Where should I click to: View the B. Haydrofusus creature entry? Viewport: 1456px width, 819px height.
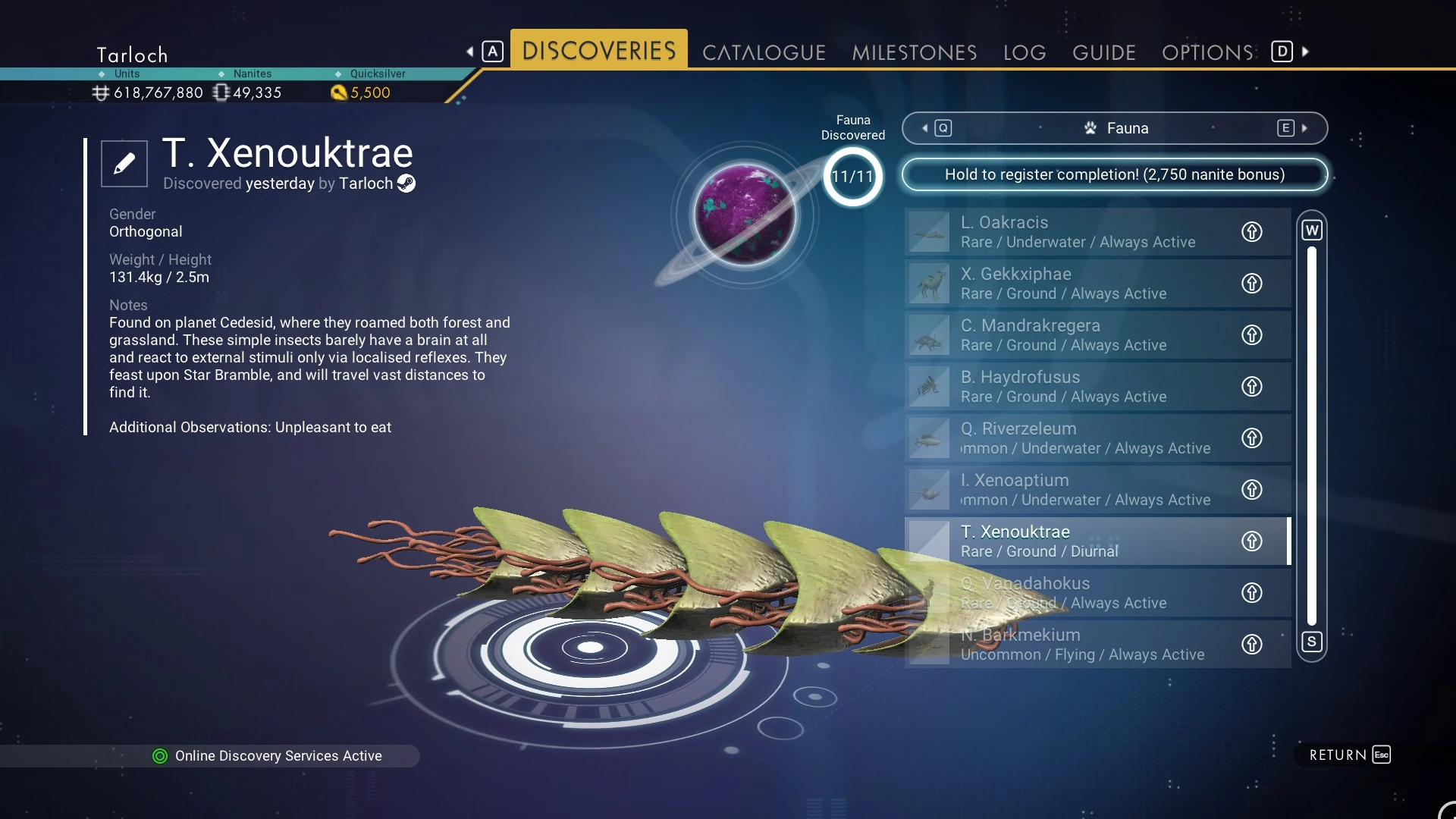[1077, 386]
